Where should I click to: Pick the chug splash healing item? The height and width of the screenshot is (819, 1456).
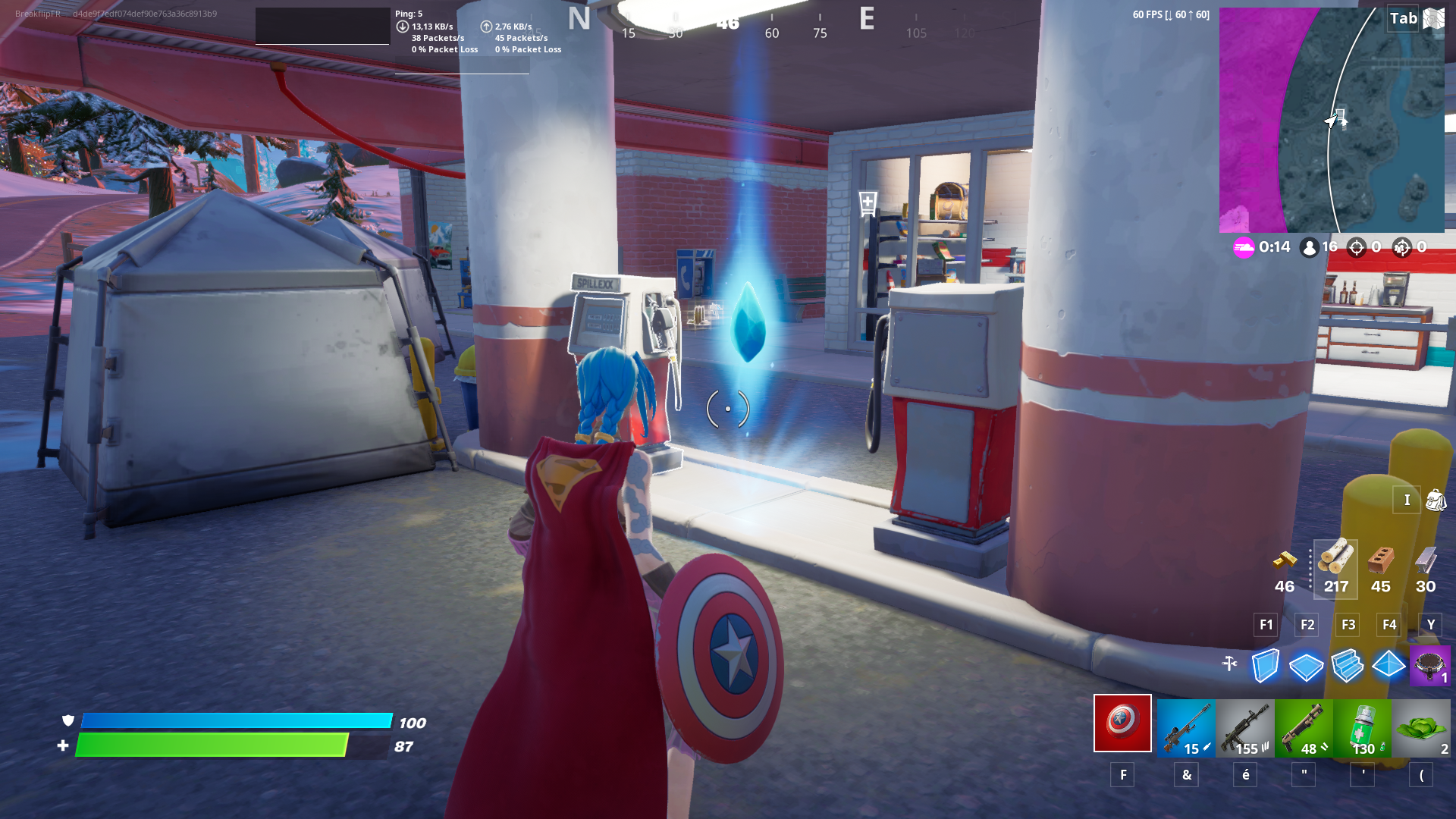[x=1363, y=726]
